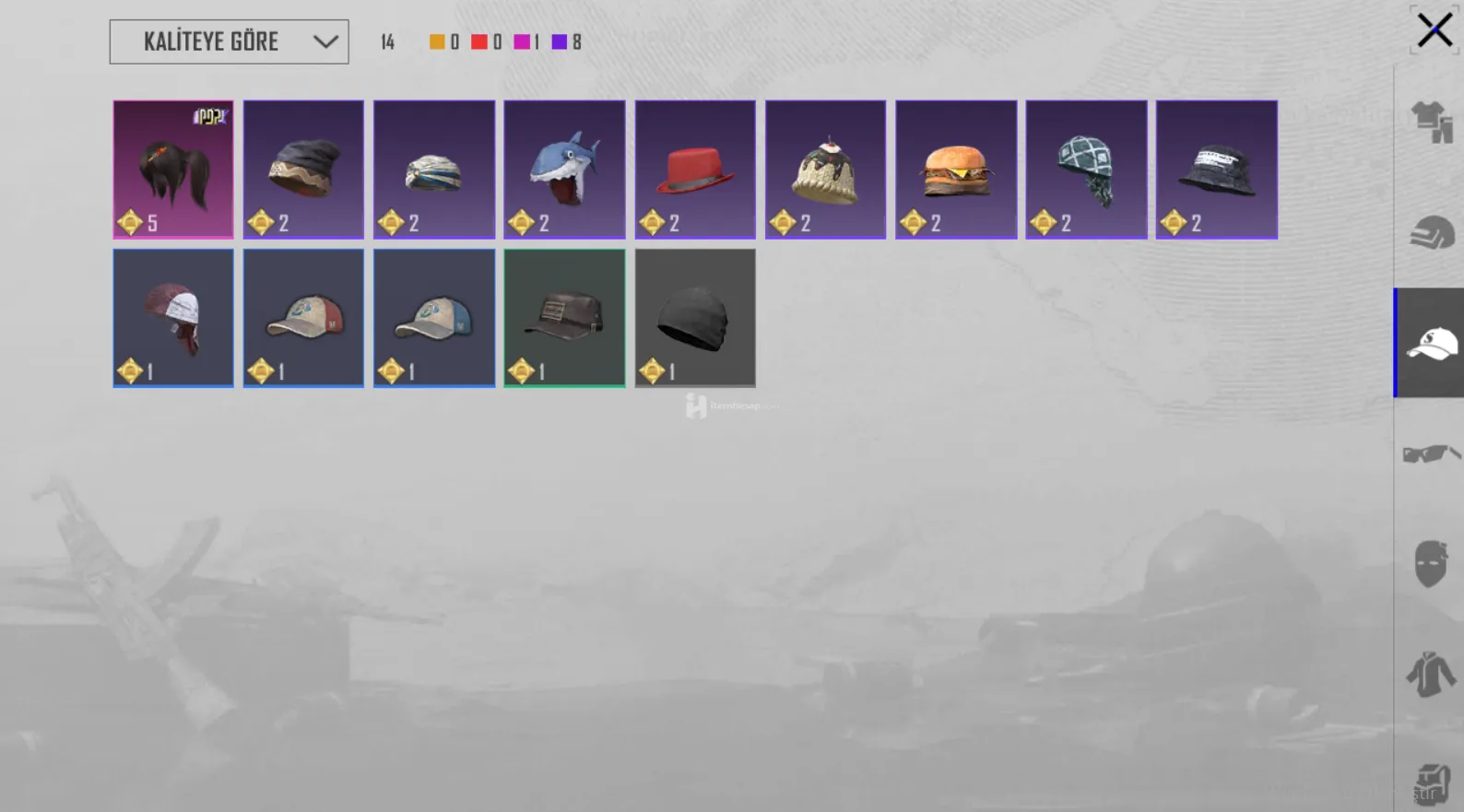Screen dimensions: 1464x812
Task: Choose the checkered bandana headwear
Action: coord(1086,170)
